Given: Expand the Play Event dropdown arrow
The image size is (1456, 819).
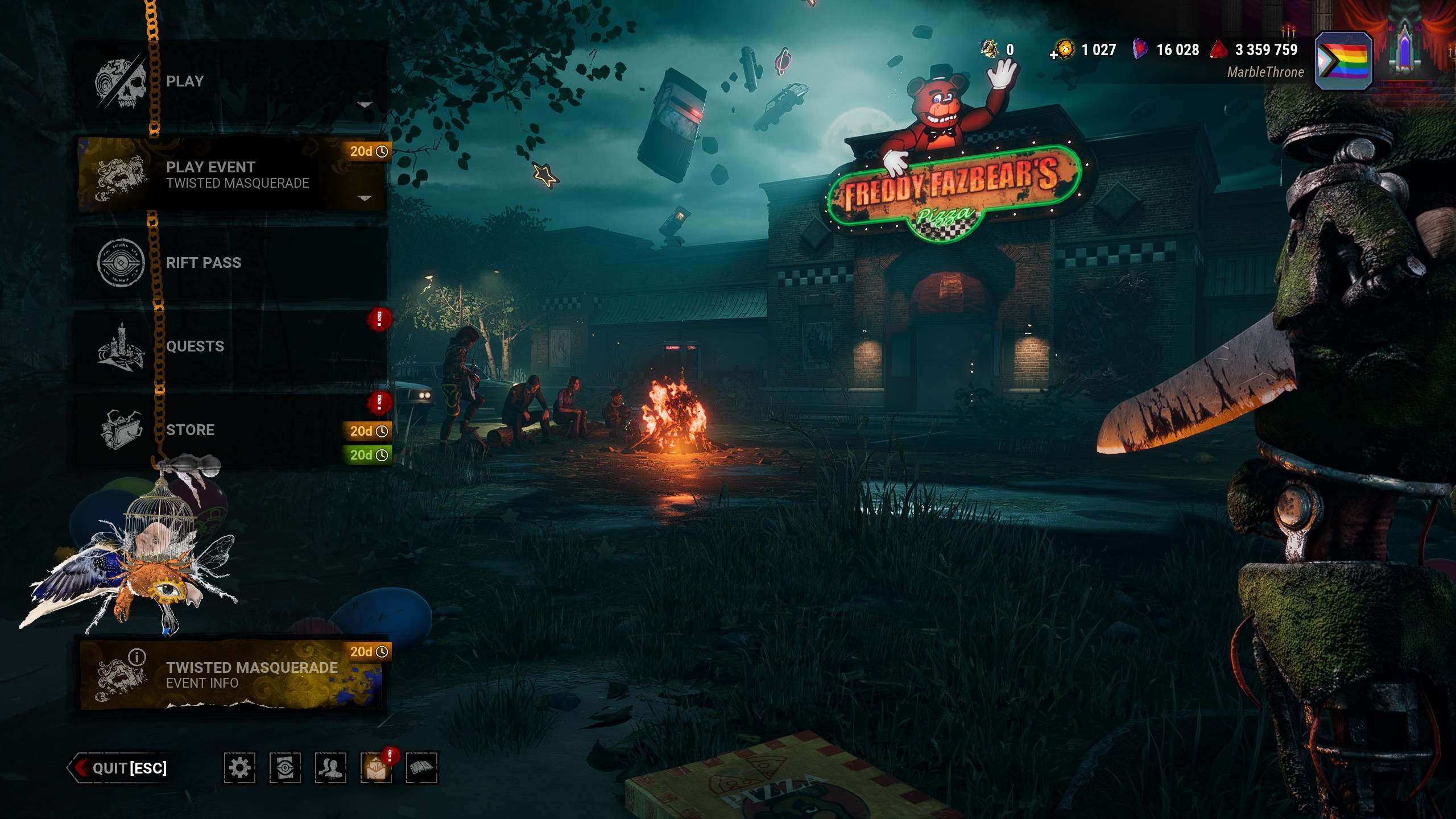Looking at the screenshot, I should 365,198.
